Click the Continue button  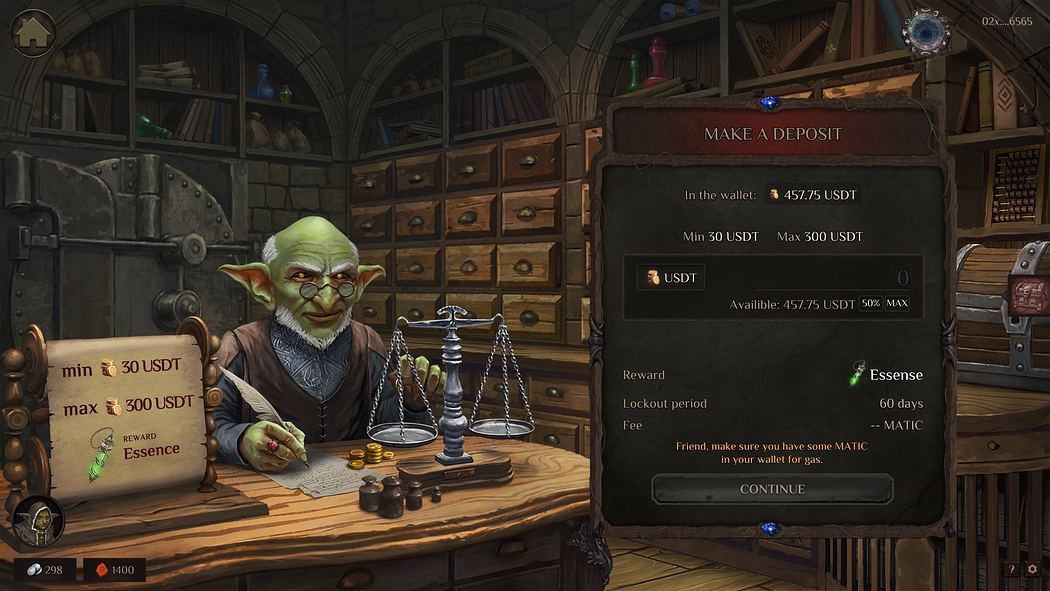point(772,489)
